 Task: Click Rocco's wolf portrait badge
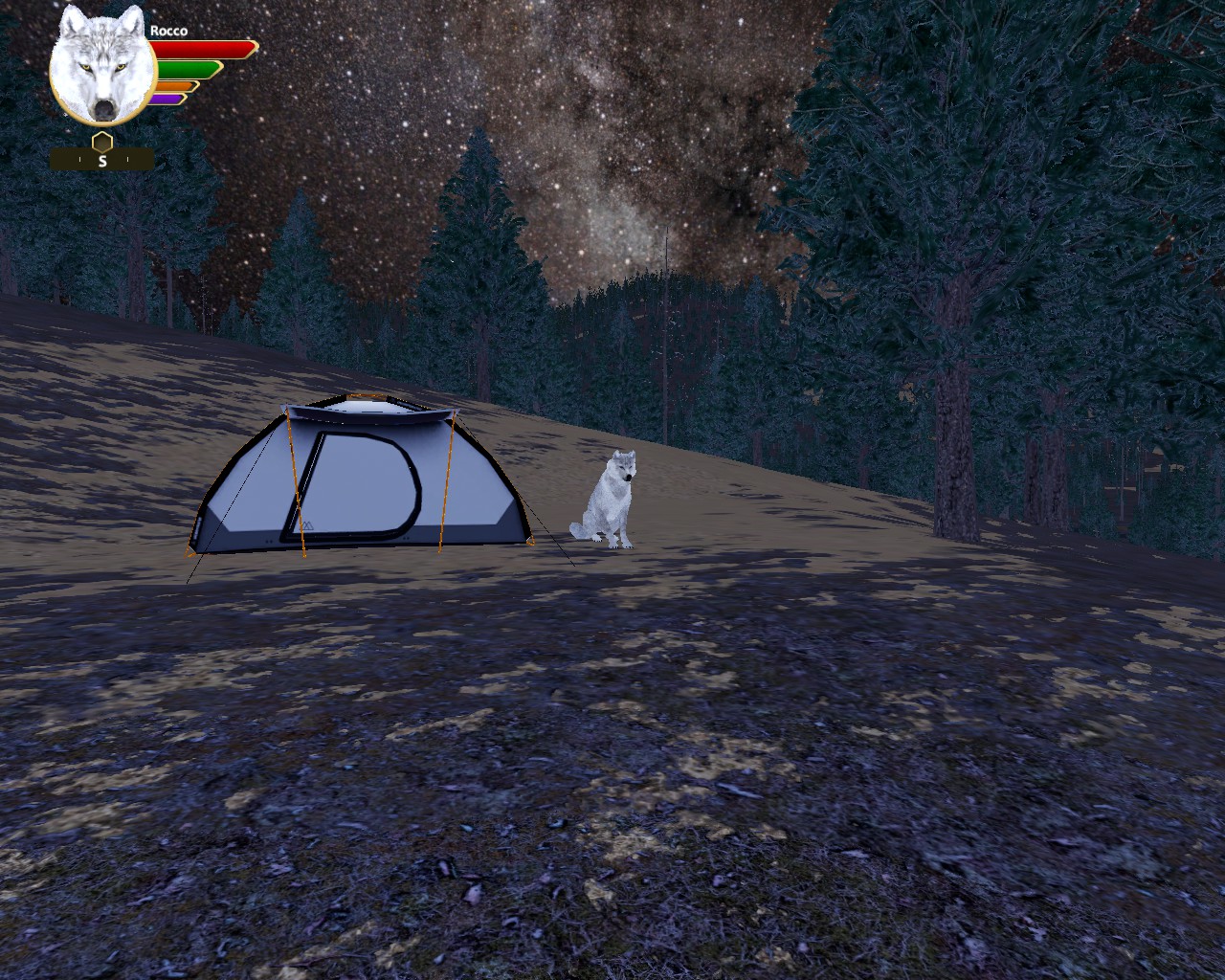102,67
